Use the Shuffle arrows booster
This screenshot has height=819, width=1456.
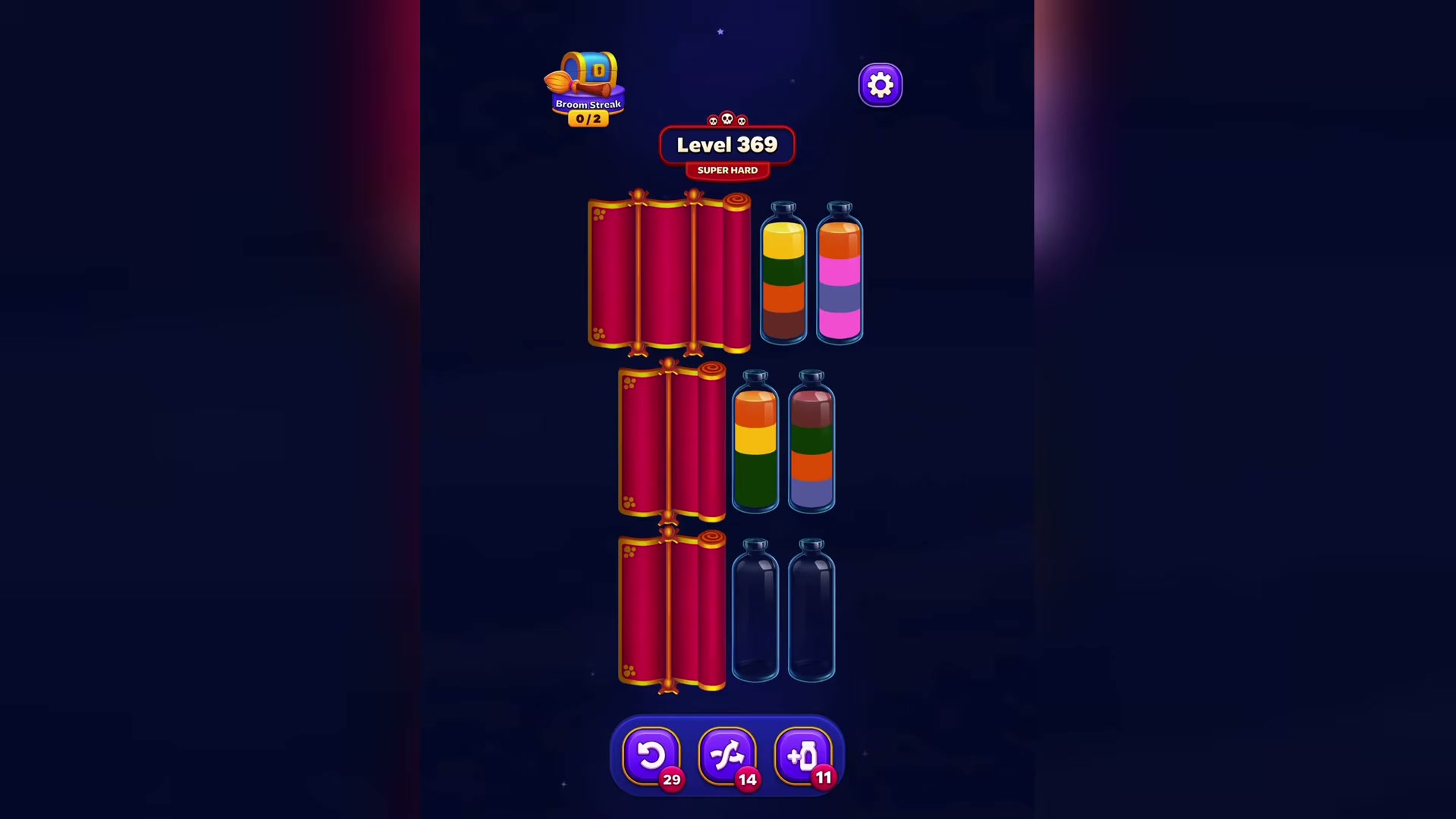pyautogui.click(x=726, y=755)
